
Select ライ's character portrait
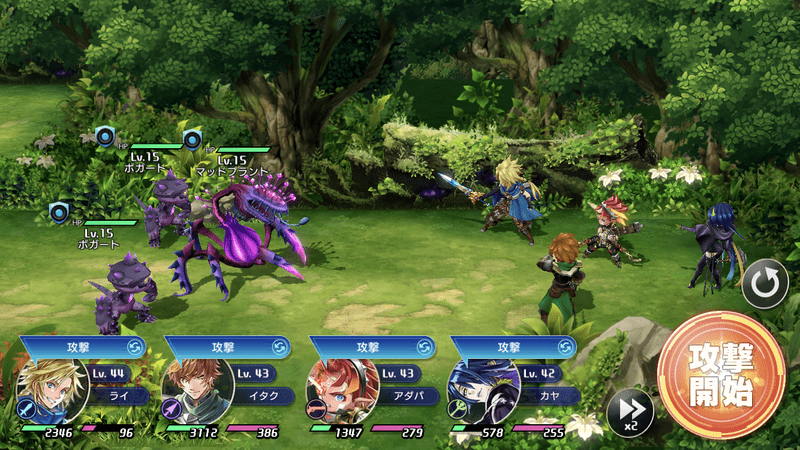point(53,389)
